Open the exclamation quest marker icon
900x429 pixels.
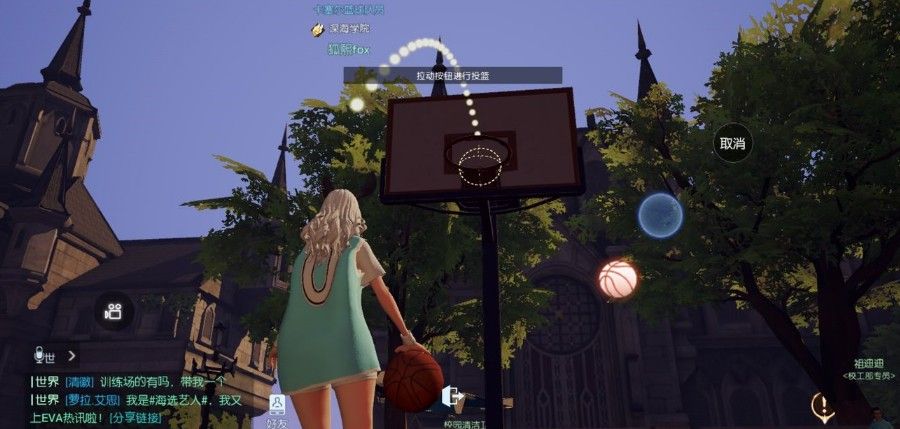point(823,405)
